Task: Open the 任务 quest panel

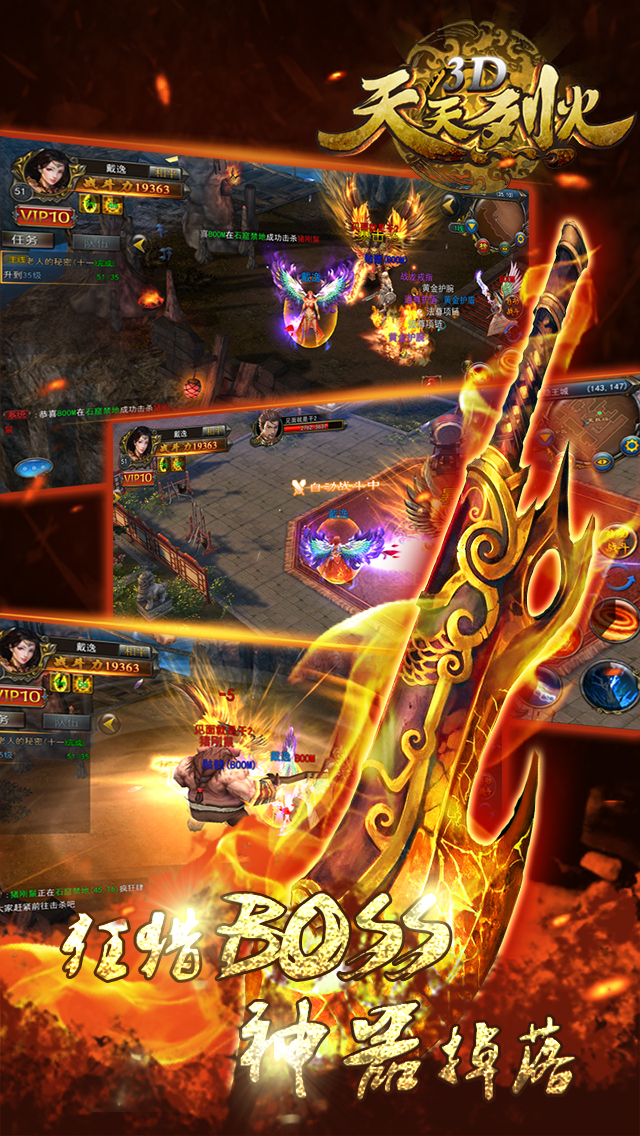Action: click(x=26, y=240)
